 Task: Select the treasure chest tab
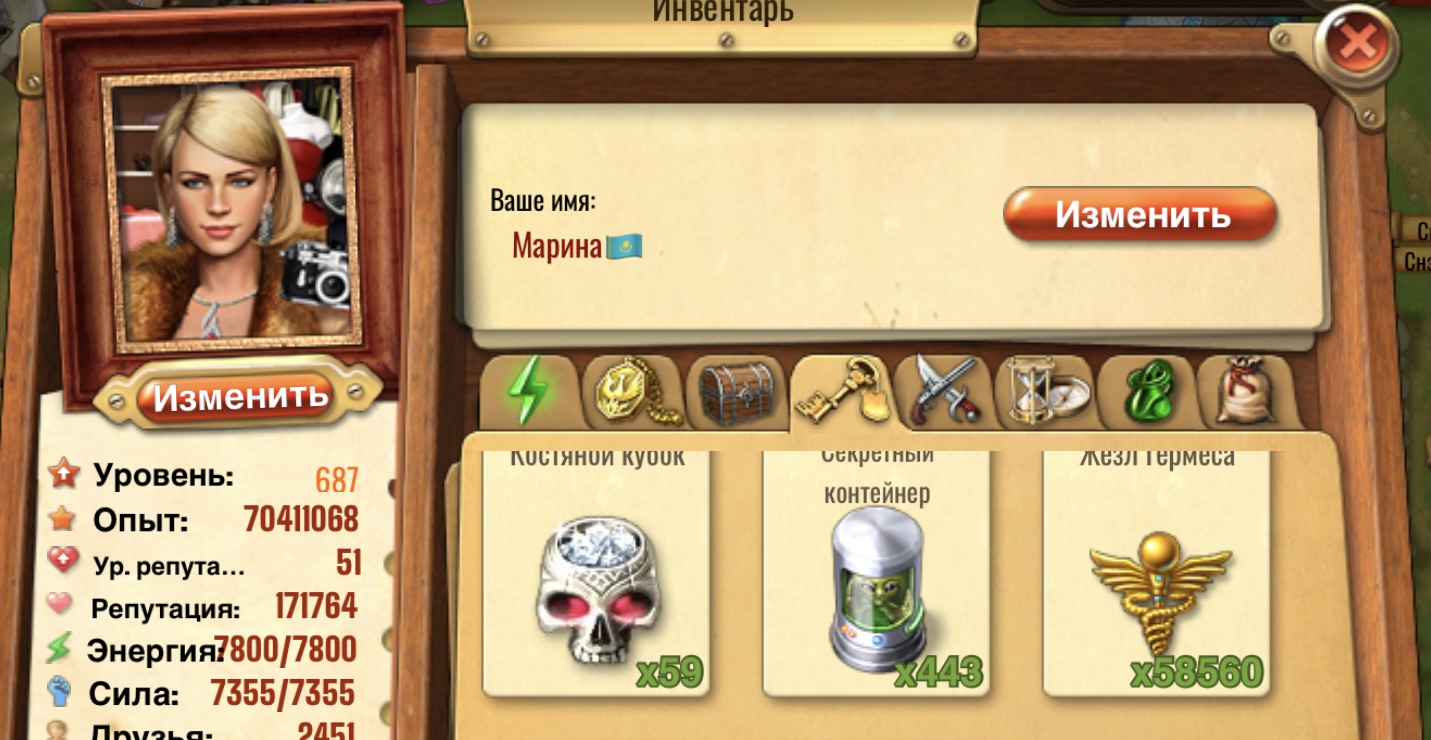click(737, 391)
